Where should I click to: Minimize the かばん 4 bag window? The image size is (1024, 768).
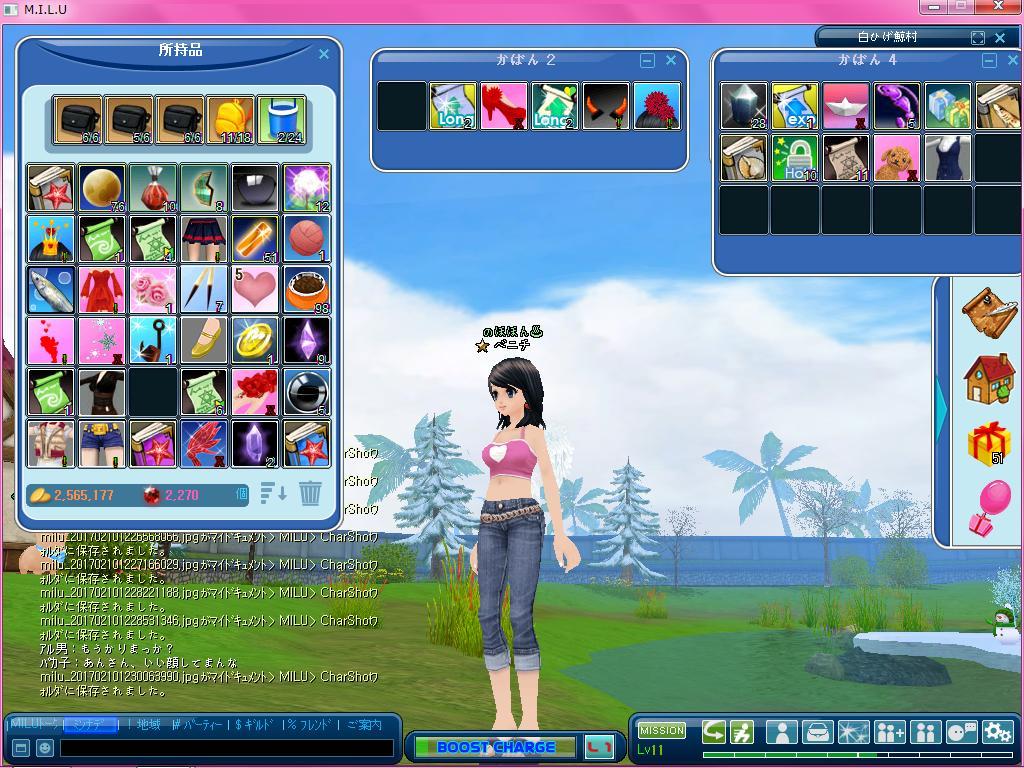click(x=989, y=61)
